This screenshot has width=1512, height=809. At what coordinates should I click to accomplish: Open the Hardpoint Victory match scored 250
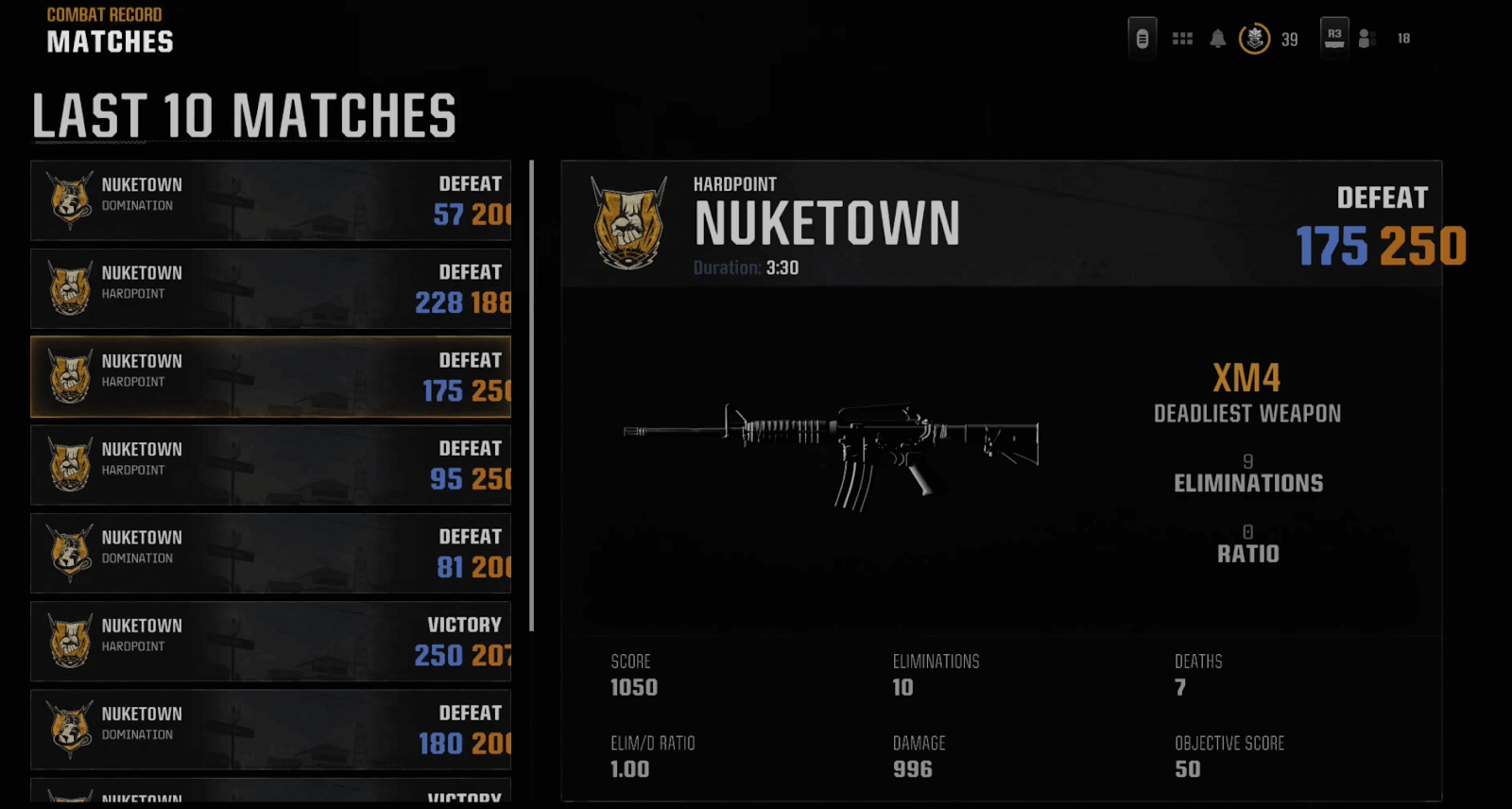270,641
